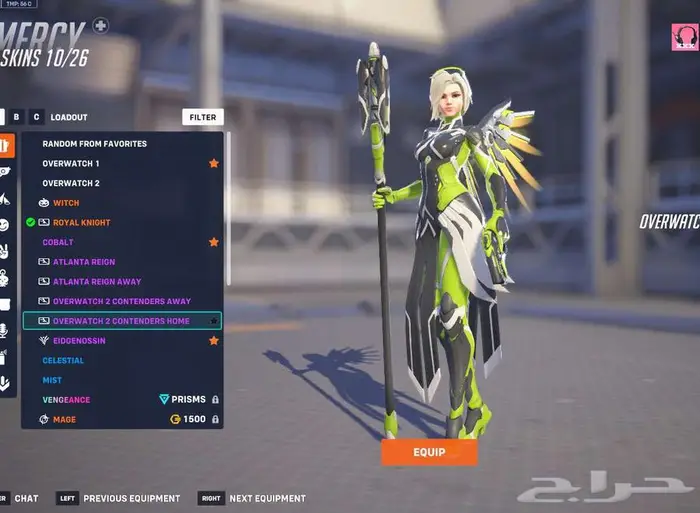Open the skin Filter options

coord(203,117)
